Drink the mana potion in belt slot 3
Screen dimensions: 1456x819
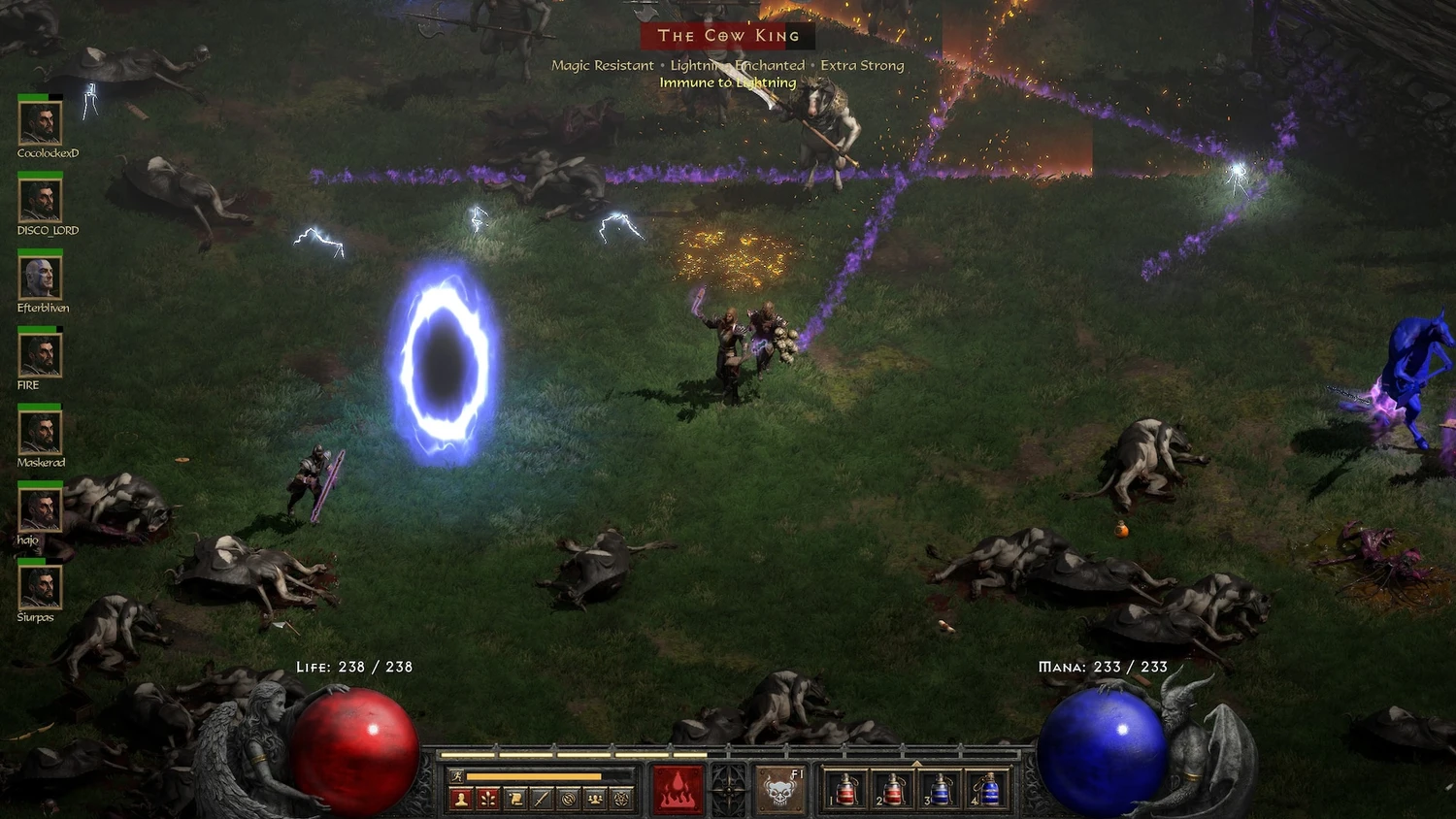pyautogui.click(x=939, y=790)
